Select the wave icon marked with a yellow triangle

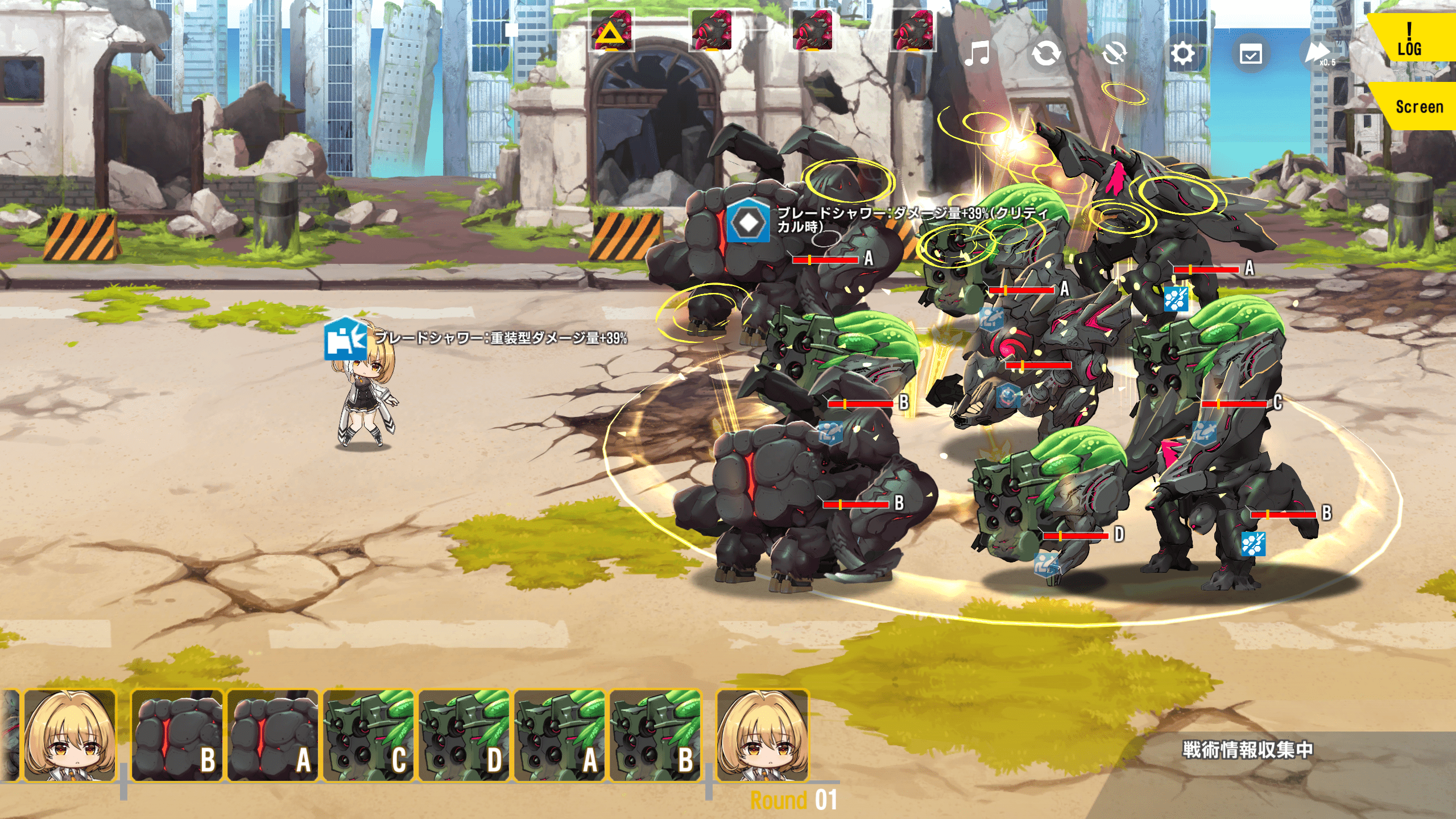click(611, 31)
